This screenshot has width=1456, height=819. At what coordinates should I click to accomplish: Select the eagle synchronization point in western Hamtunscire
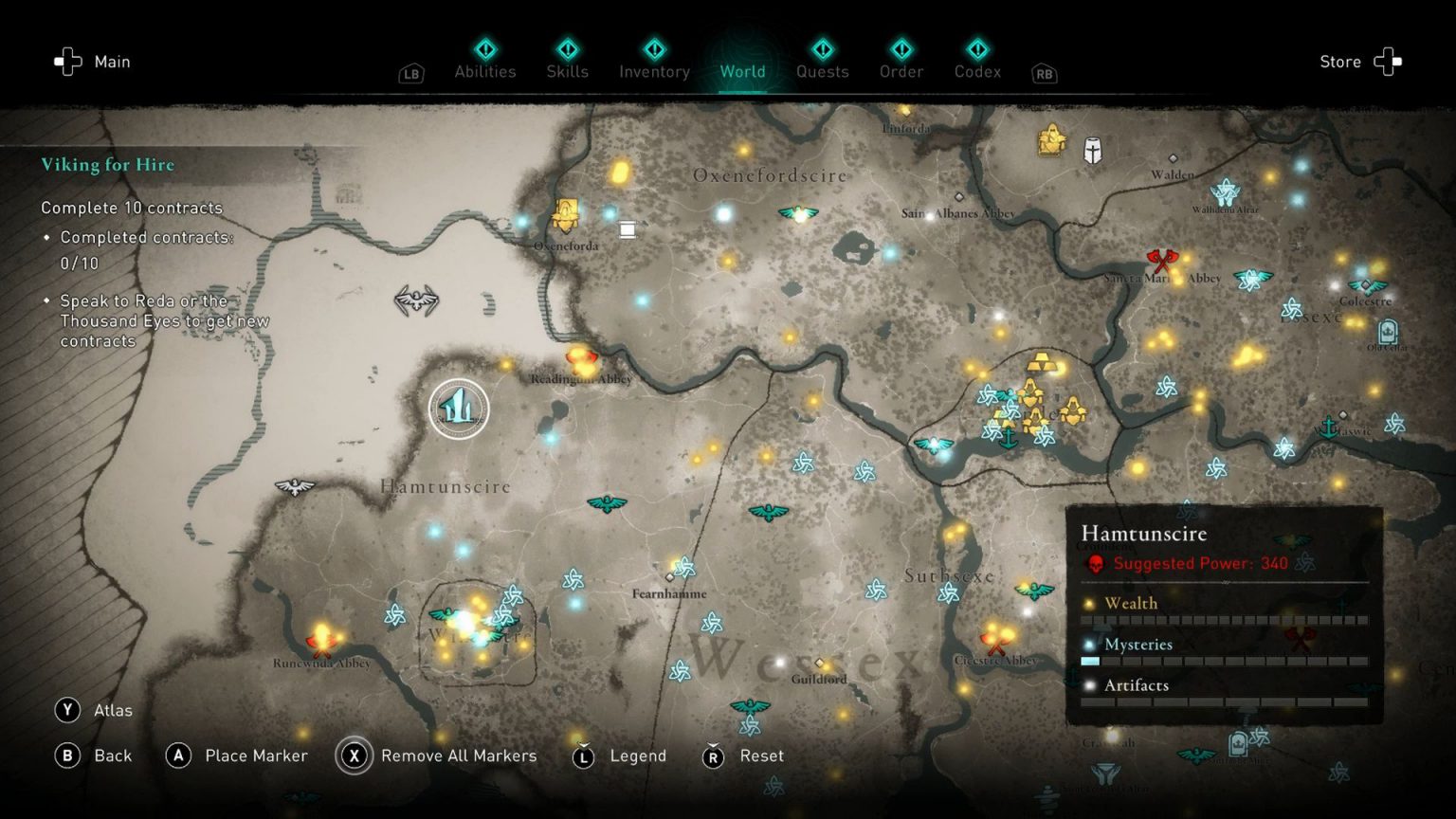(294, 486)
